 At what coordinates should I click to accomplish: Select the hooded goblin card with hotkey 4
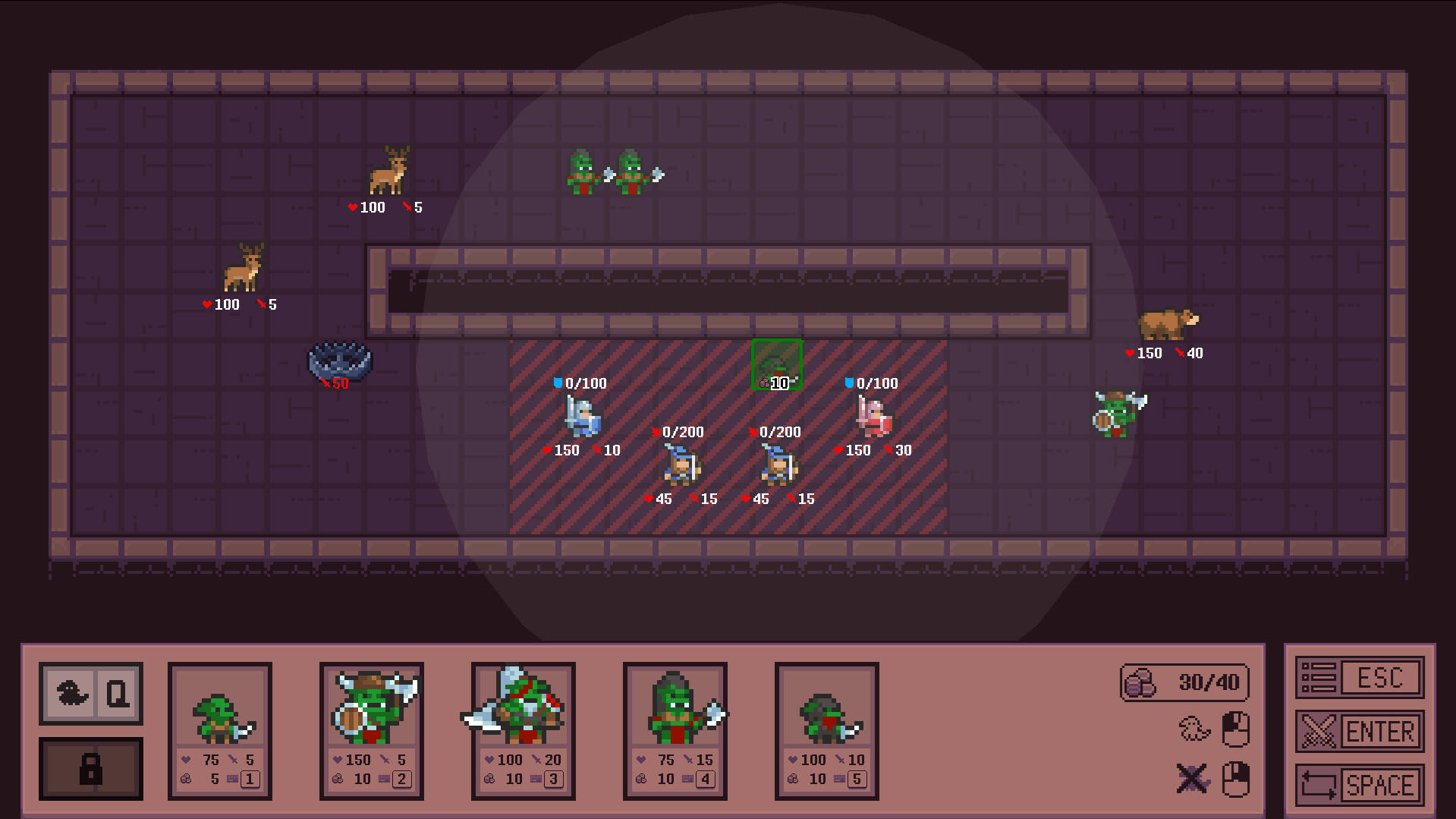point(675,729)
